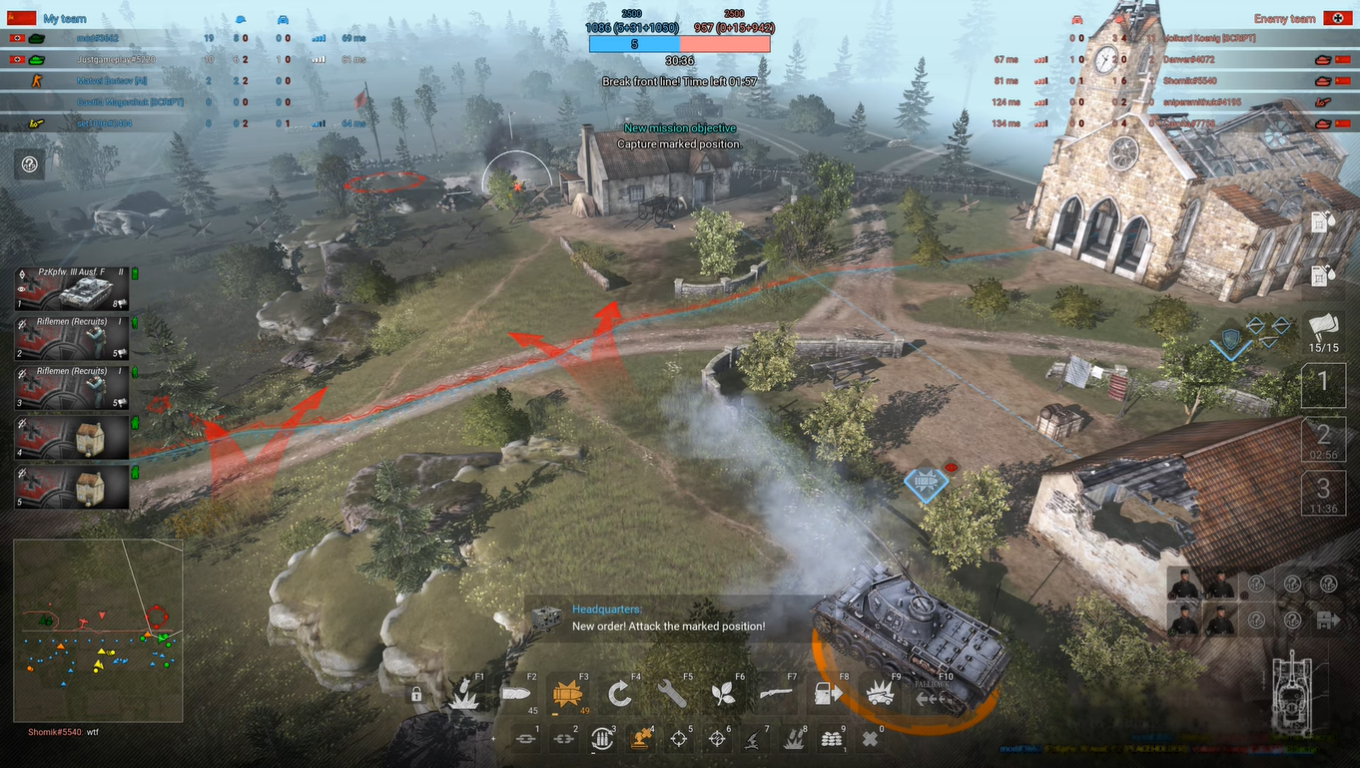Select the ammunition stack icon on hotkey 9
This screenshot has height=768, width=1360.
[830, 738]
